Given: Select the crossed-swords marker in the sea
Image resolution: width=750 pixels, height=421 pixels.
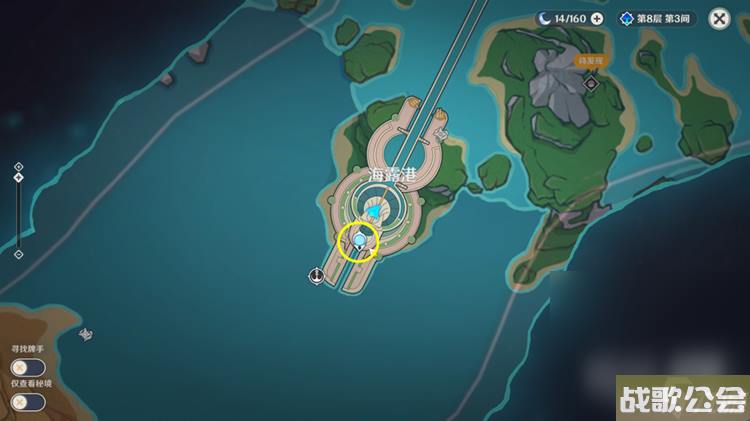Looking at the screenshot, I should coord(86,335).
